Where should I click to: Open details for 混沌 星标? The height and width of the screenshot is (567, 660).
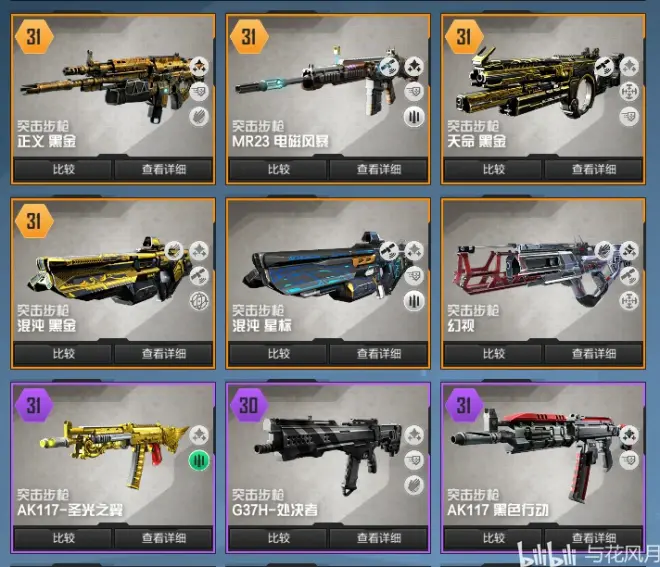(x=379, y=353)
